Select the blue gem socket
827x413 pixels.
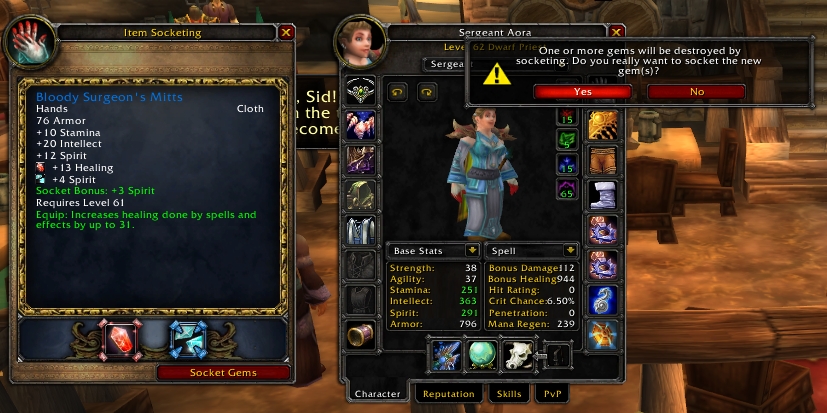tap(187, 340)
